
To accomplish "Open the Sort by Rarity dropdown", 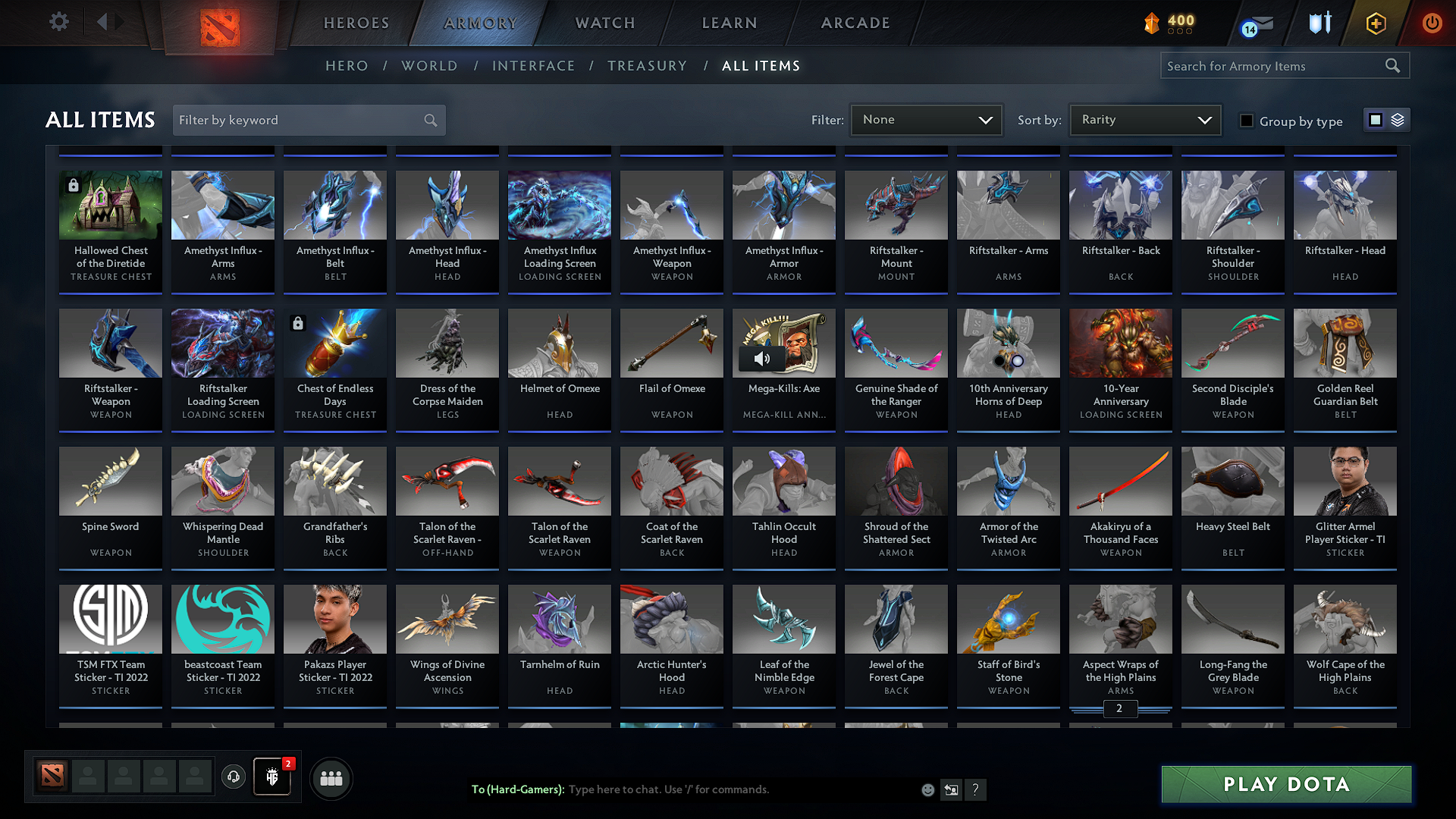I will [1144, 119].
